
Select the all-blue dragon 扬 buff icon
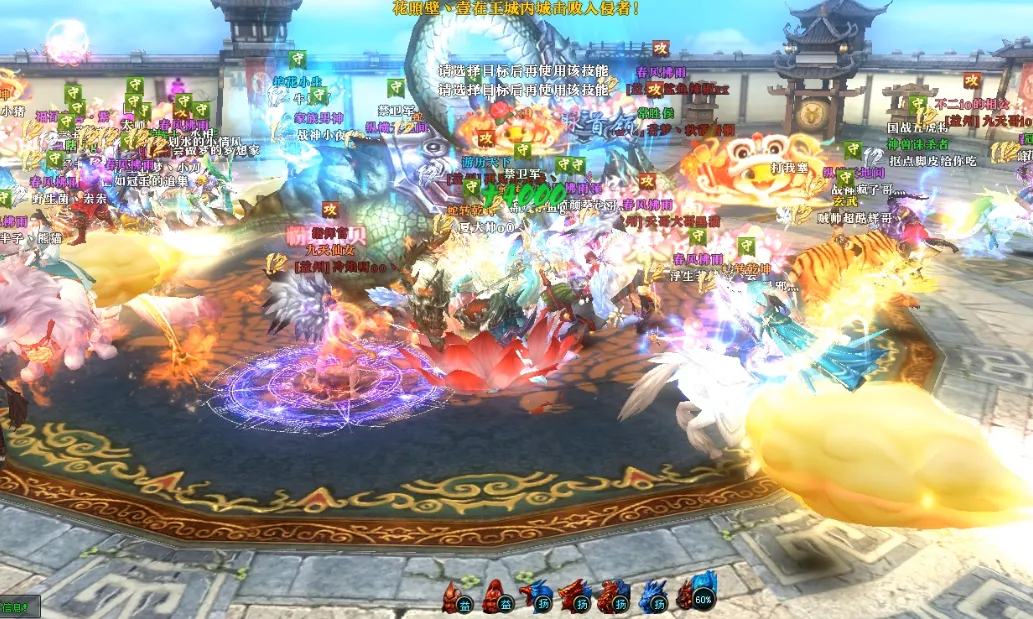(653, 596)
